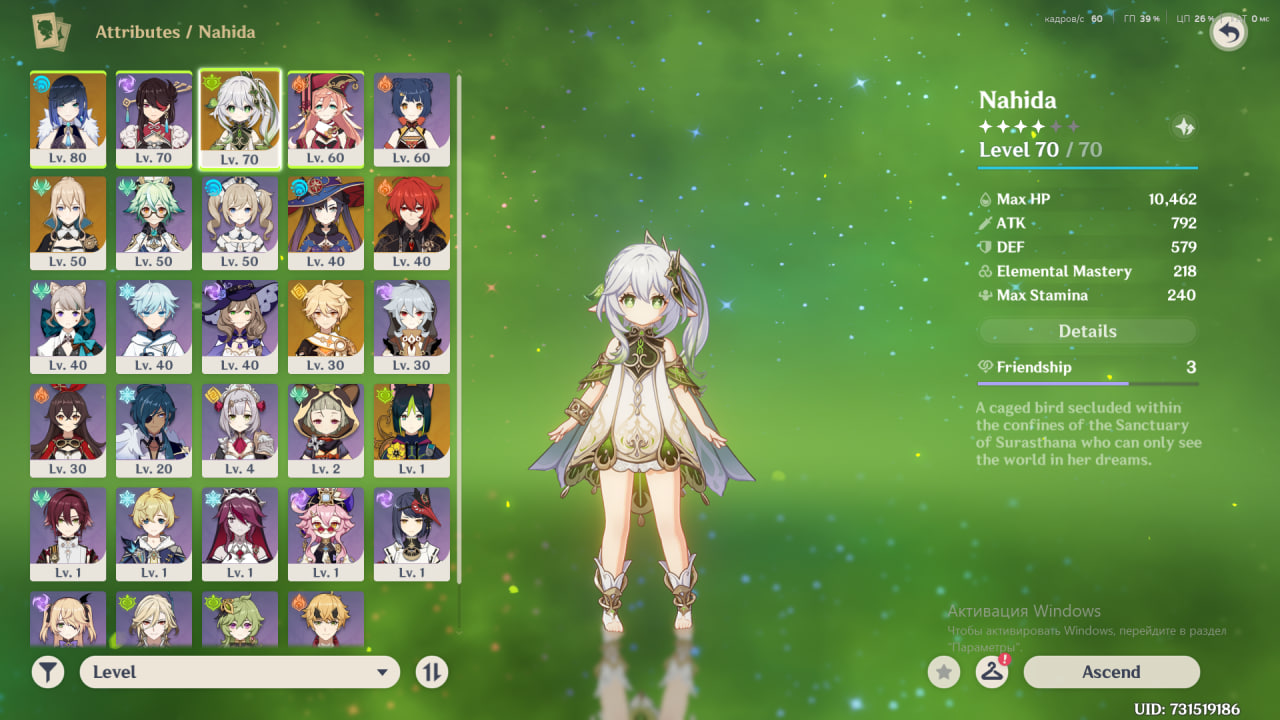Viewport: 1280px width, 720px height.
Task: Open the Details attributes panel
Action: (x=1087, y=331)
